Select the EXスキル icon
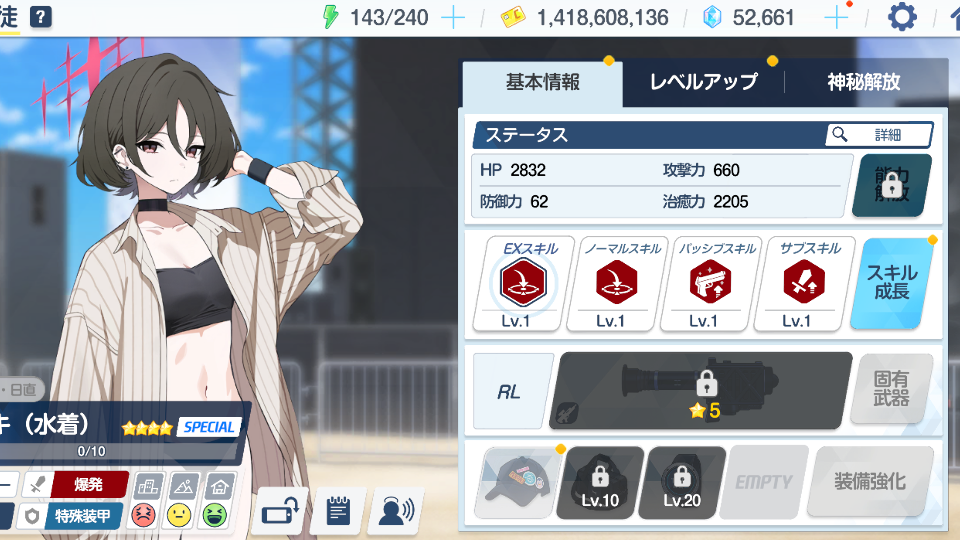960x540 pixels. tap(523, 284)
